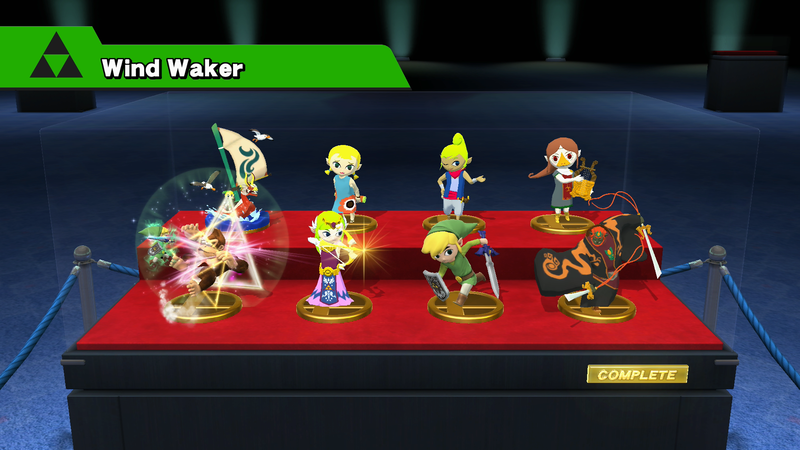Select the Wind Waker title banner
The height and width of the screenshot is (450, 800).
172,68
